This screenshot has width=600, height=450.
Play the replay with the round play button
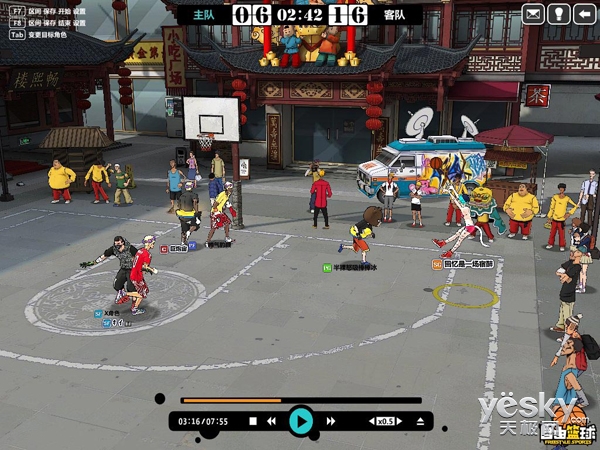click(300, 421)
